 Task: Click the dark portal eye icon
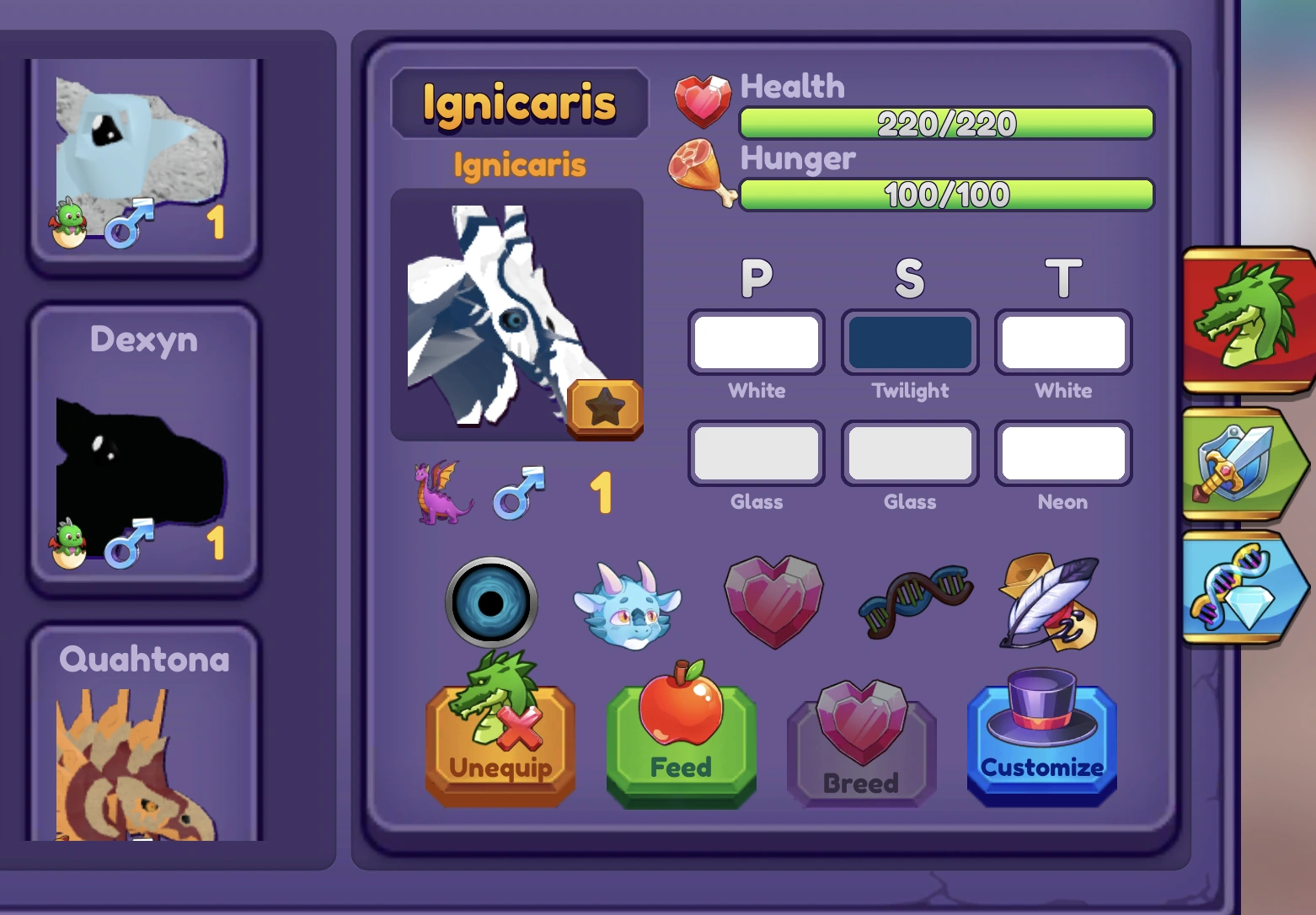pyautogui.click(x=491, y=602)
